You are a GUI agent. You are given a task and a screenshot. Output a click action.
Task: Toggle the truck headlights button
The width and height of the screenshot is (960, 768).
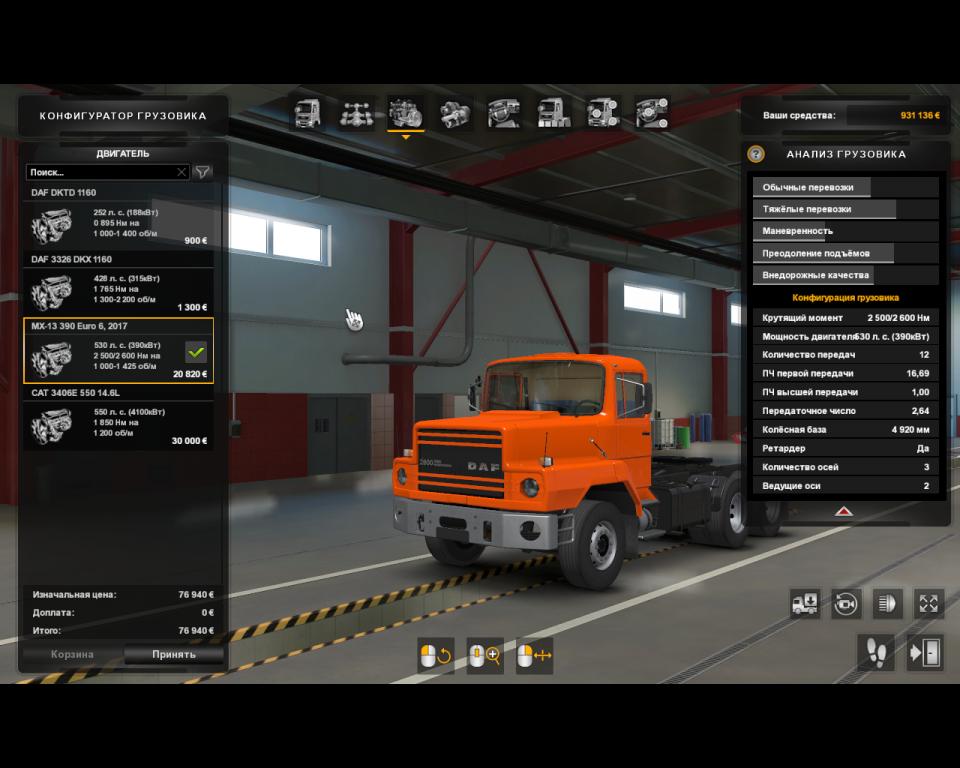pos(887,603)
